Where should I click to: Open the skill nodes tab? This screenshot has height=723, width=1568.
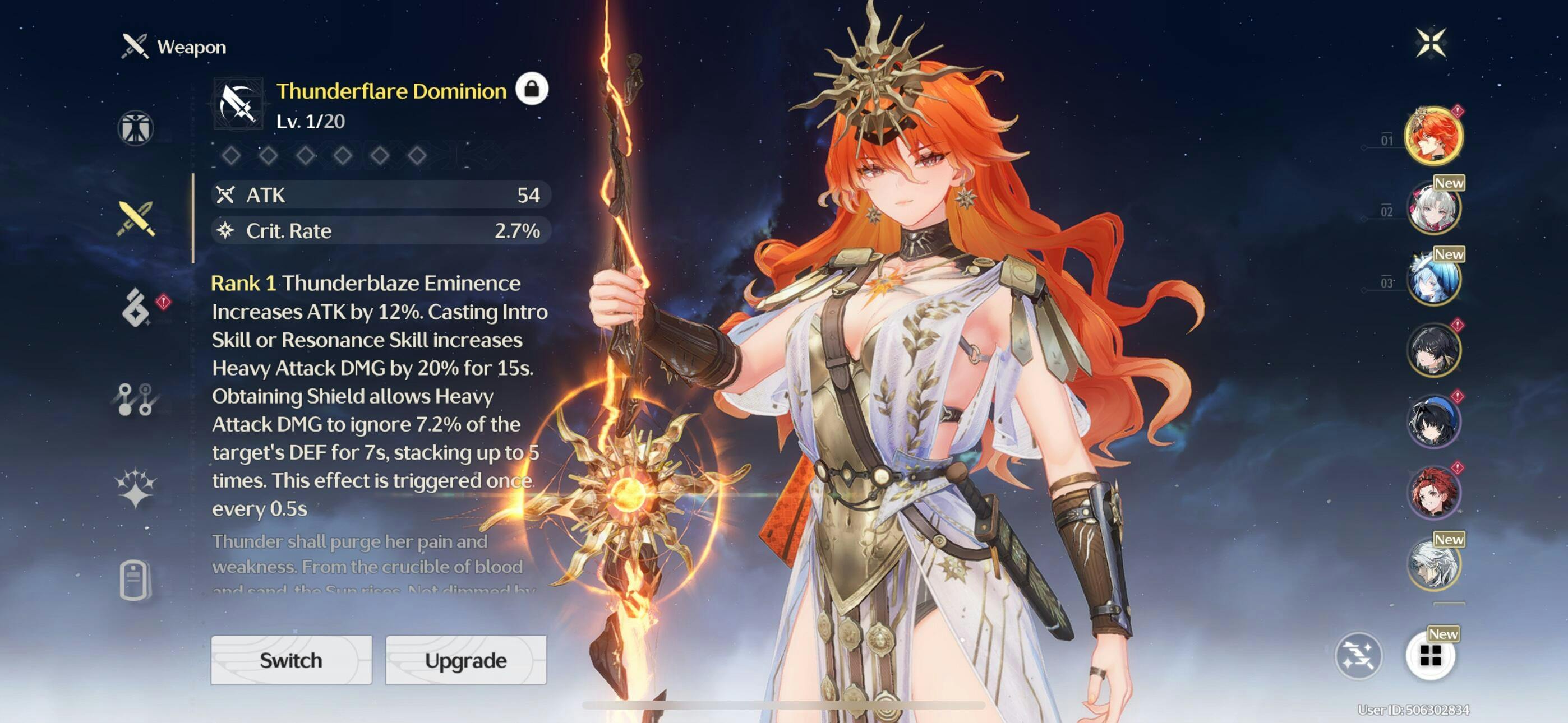[135, 399]
